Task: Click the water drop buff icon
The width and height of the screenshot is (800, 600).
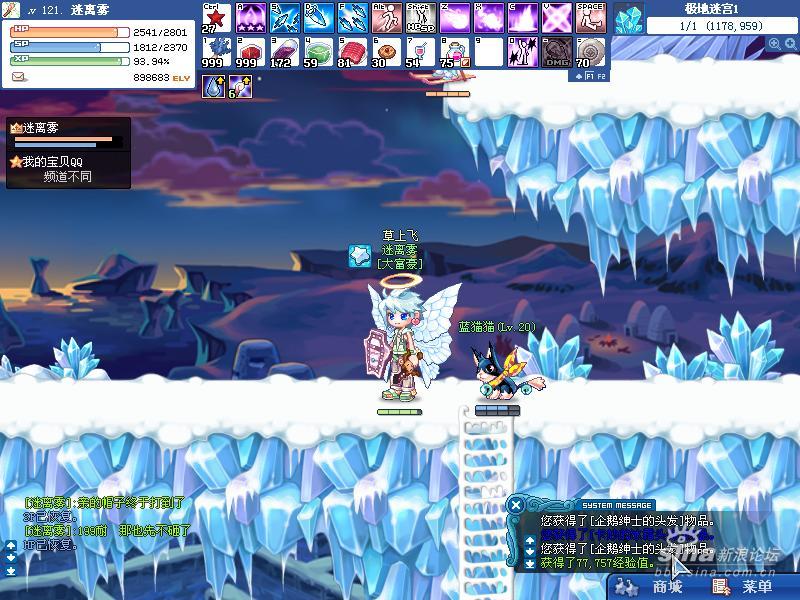Action: pos(214,87)
